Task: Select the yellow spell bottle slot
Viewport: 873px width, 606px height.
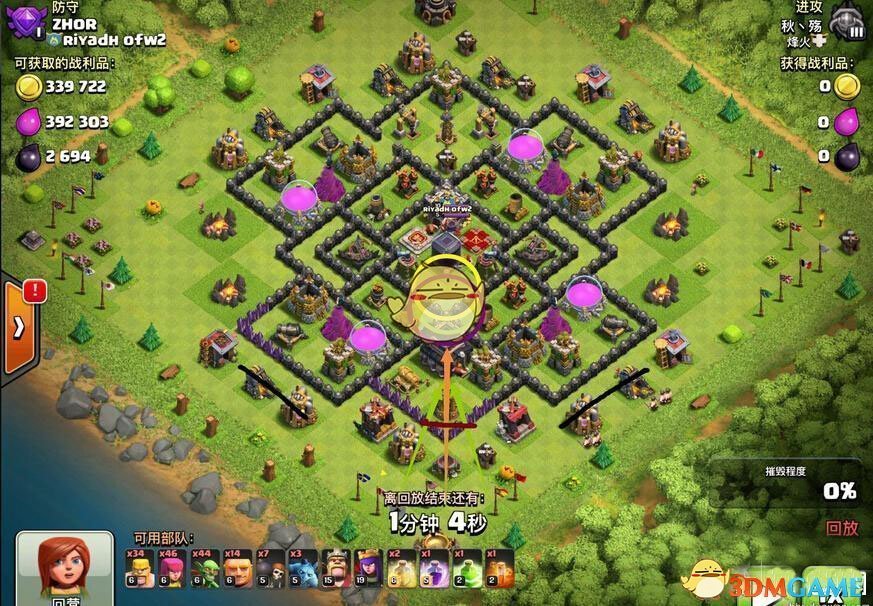Action: 402,568
